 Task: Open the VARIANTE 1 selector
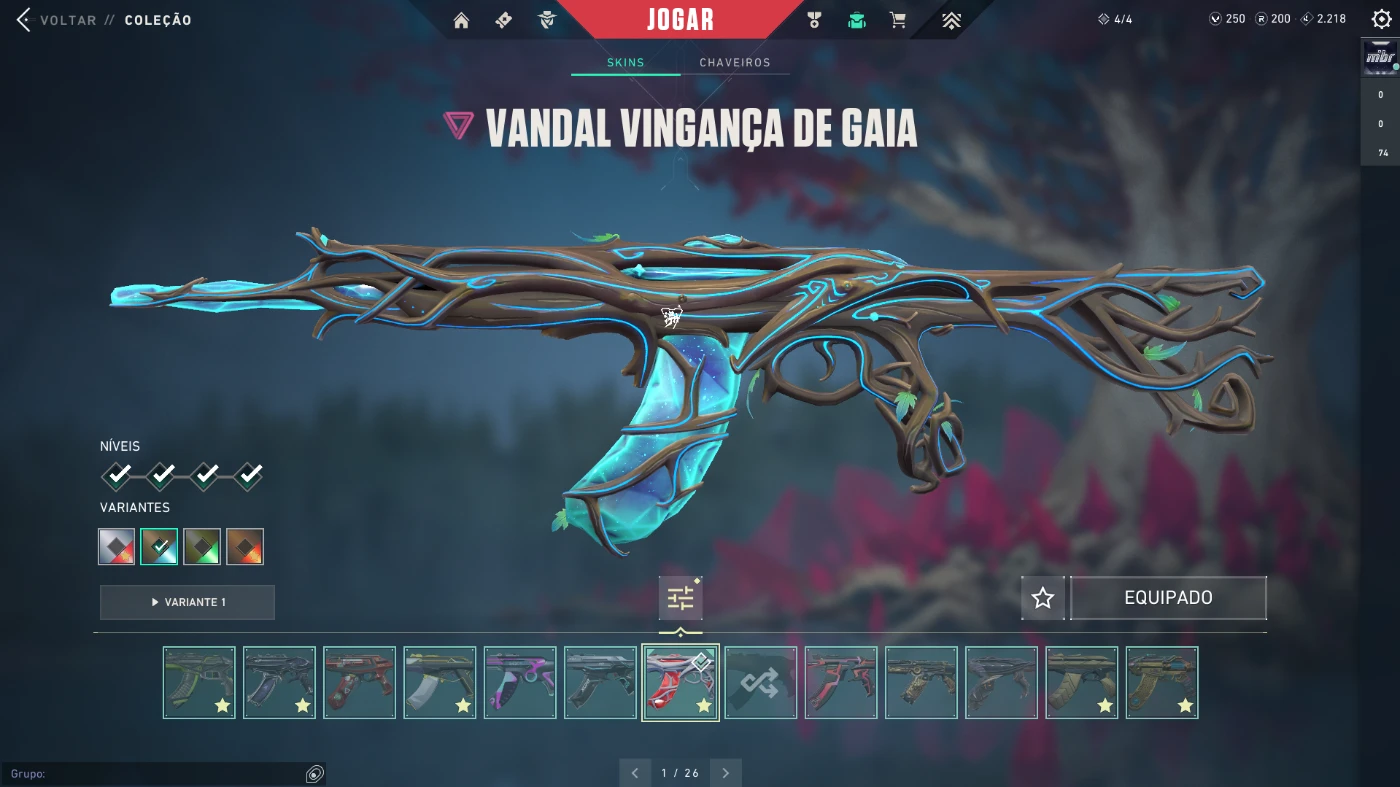point(187,602)
